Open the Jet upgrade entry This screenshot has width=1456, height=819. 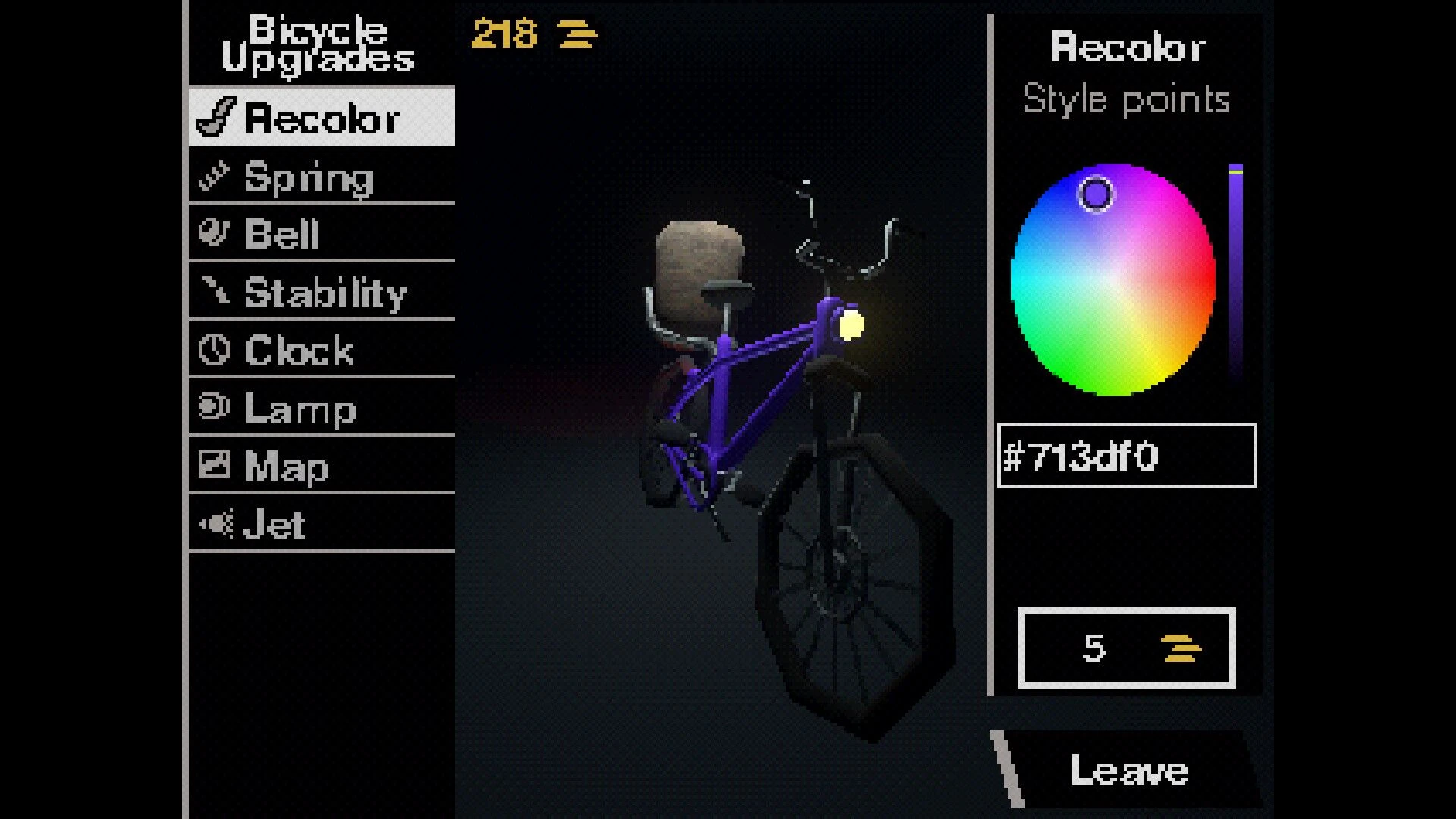pyautogui.click(x=322, y=524)
